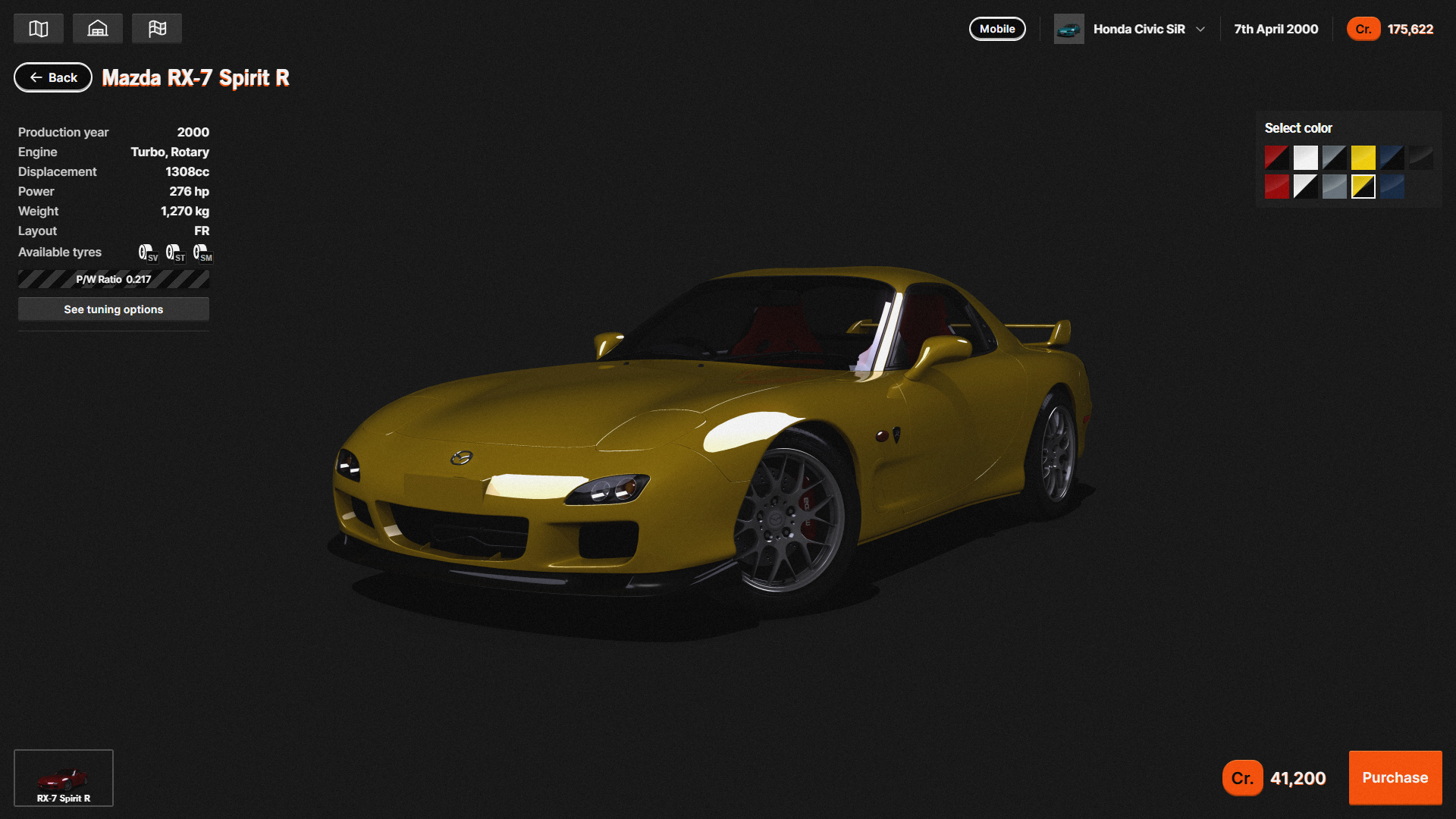This screenshot has width=1456, height=819.
Task: Pick the solid white color swatch
Action: point(1306,158)
